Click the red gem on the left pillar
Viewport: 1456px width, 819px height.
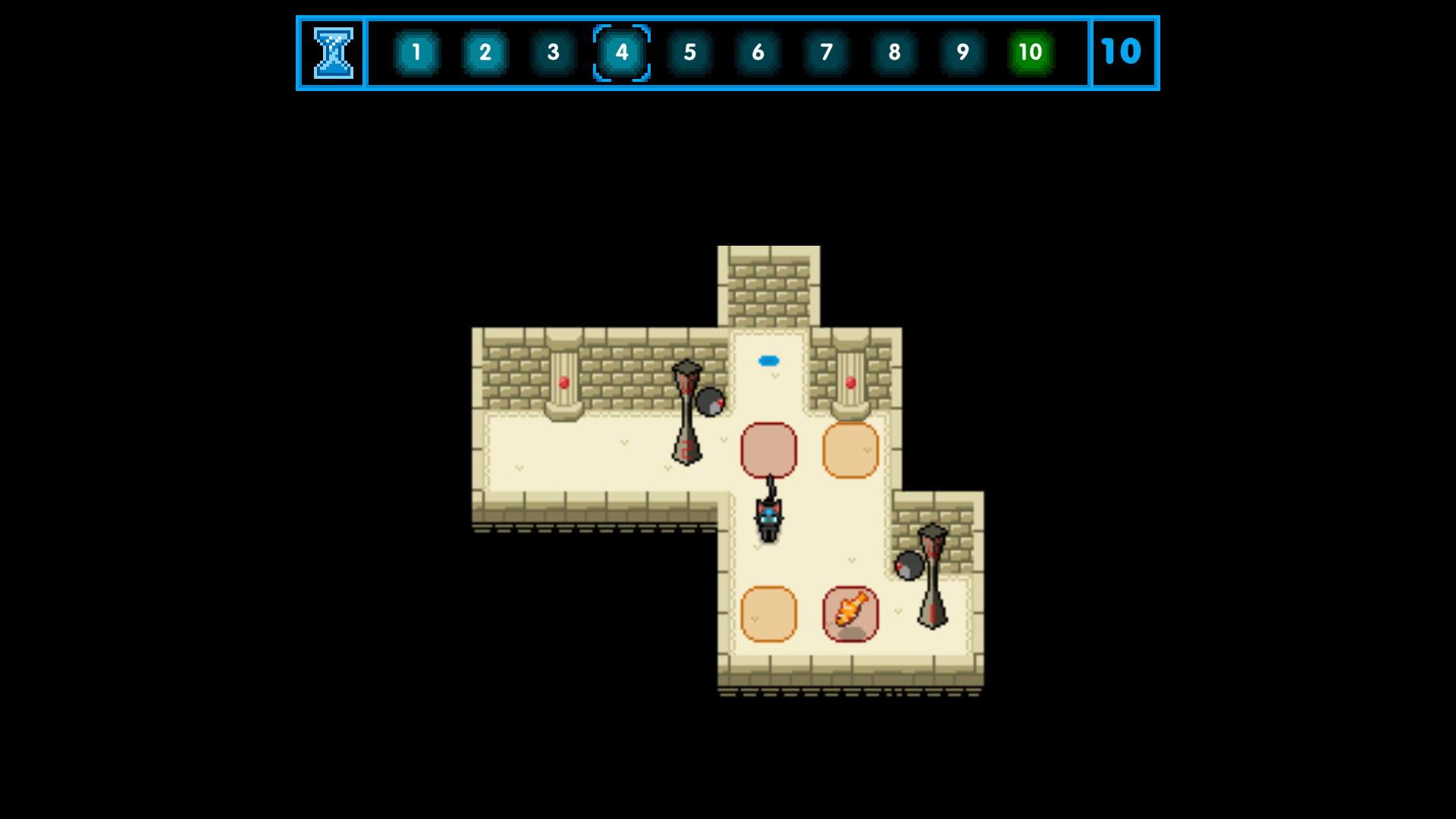pyautogui.click(x=562, y=382)
